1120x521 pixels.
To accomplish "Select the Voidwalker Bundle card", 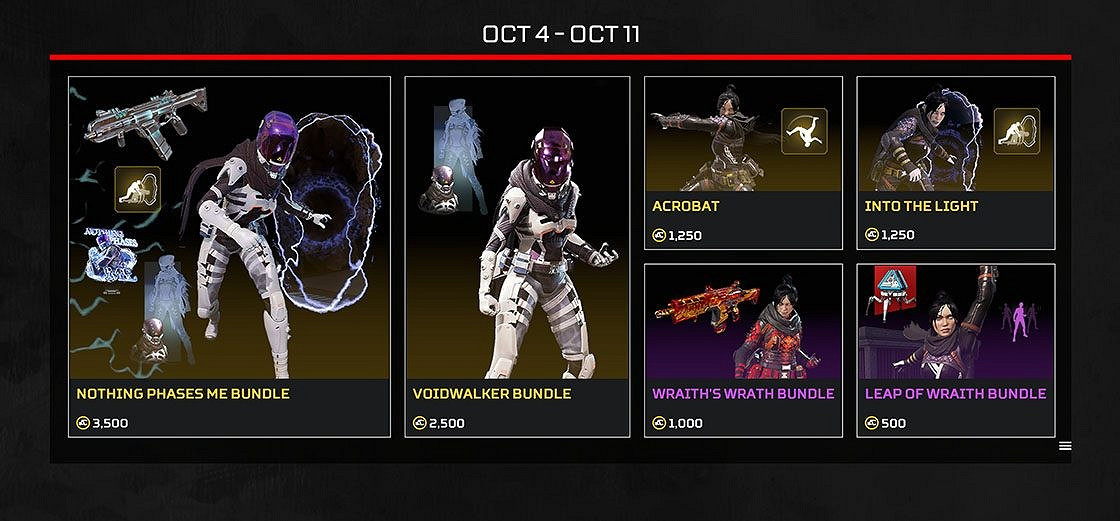I will click(x=517, y=257).
